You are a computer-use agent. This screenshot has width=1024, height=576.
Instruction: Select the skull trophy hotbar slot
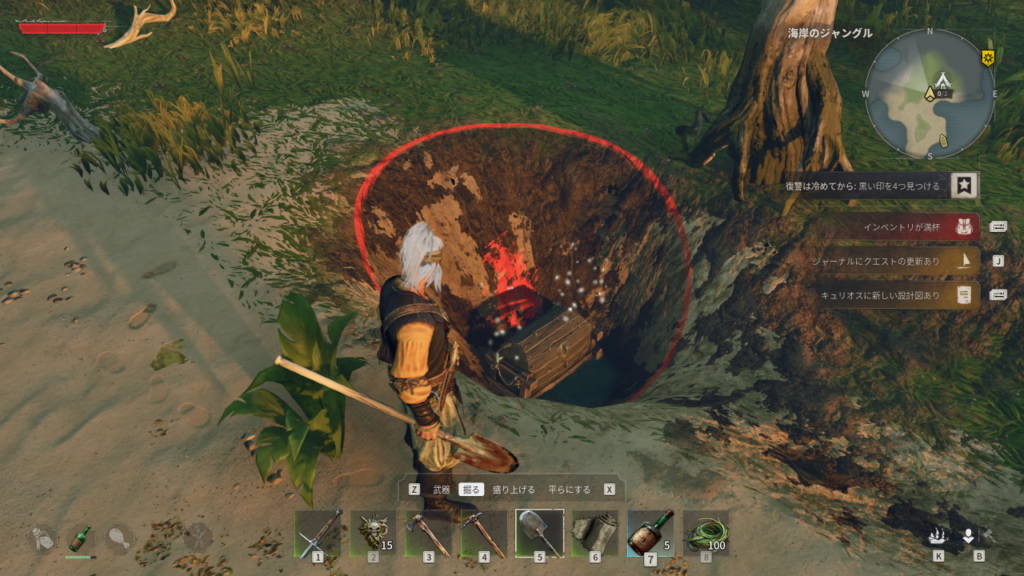click(373, 533)
